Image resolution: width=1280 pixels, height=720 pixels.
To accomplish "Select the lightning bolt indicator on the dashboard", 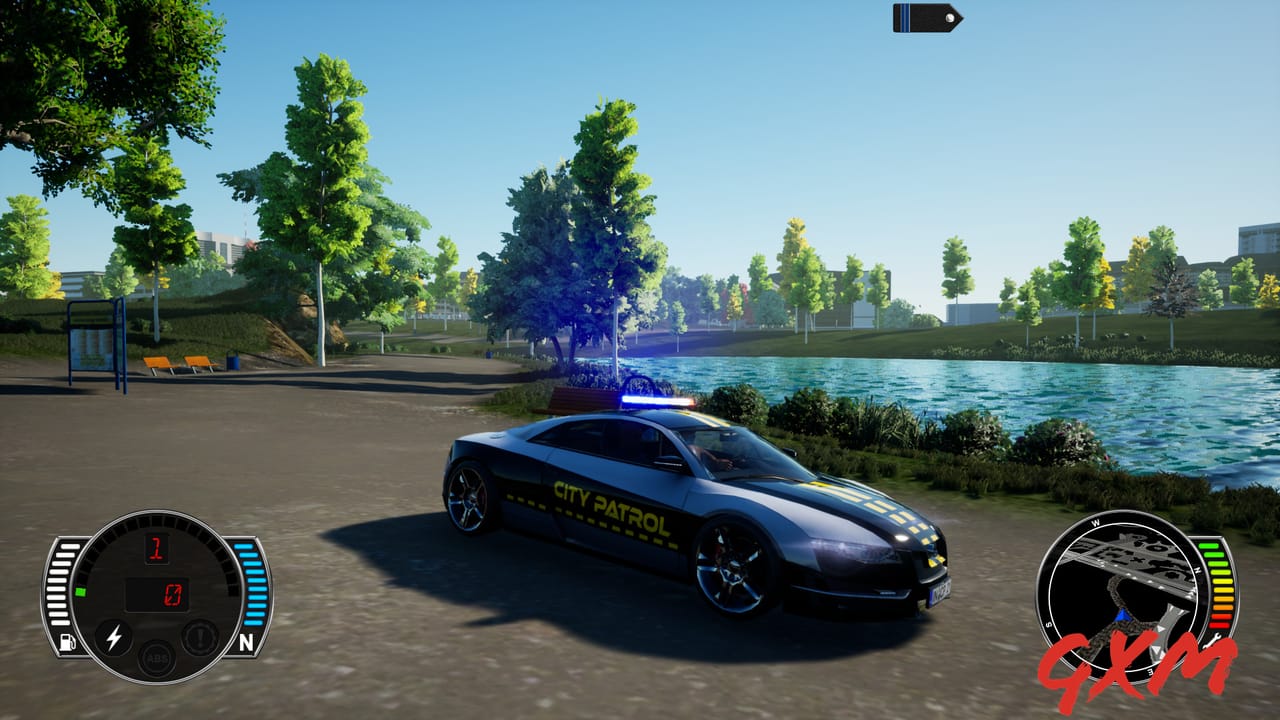I will point(114,639).
